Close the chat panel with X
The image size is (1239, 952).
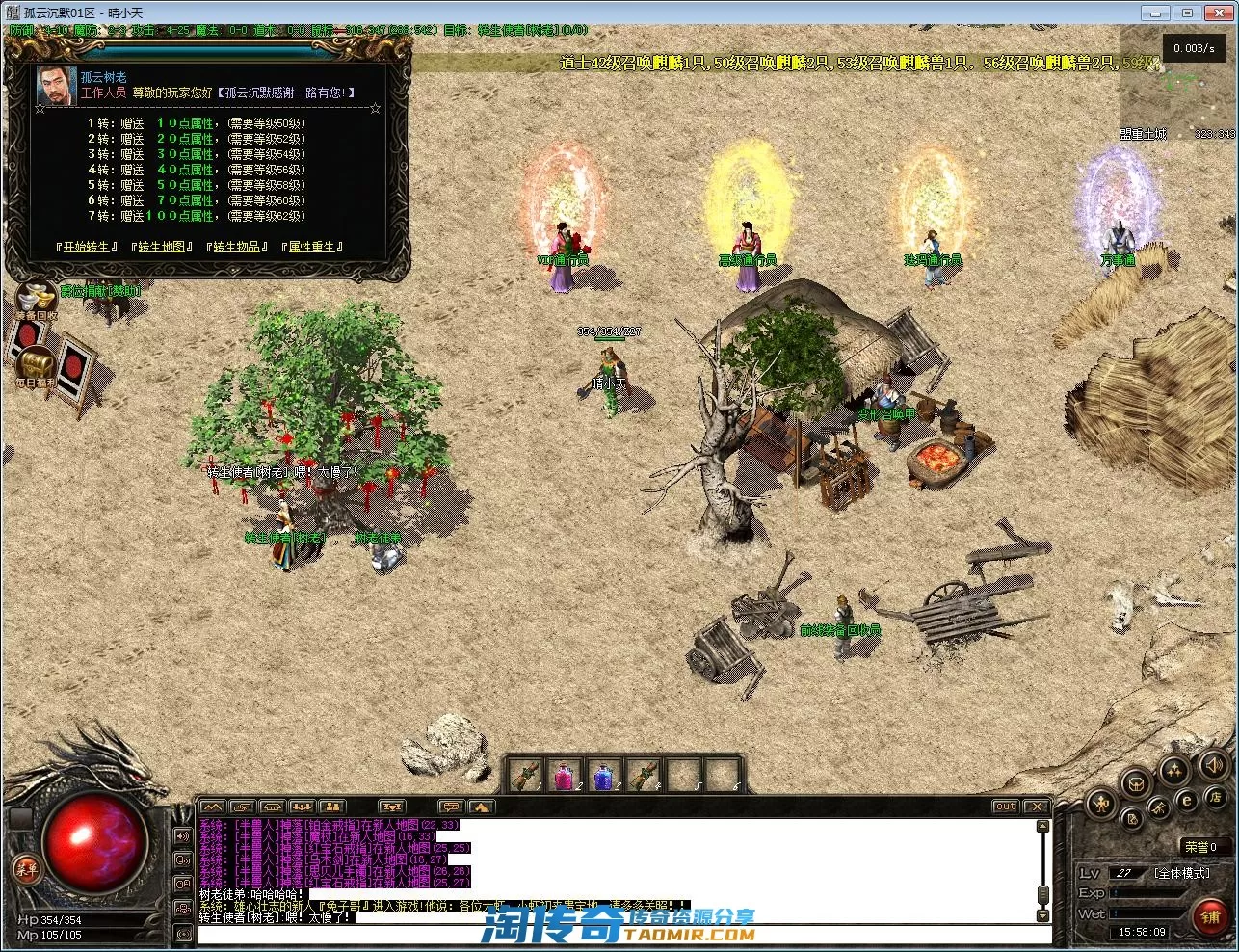click(1035, 807)
